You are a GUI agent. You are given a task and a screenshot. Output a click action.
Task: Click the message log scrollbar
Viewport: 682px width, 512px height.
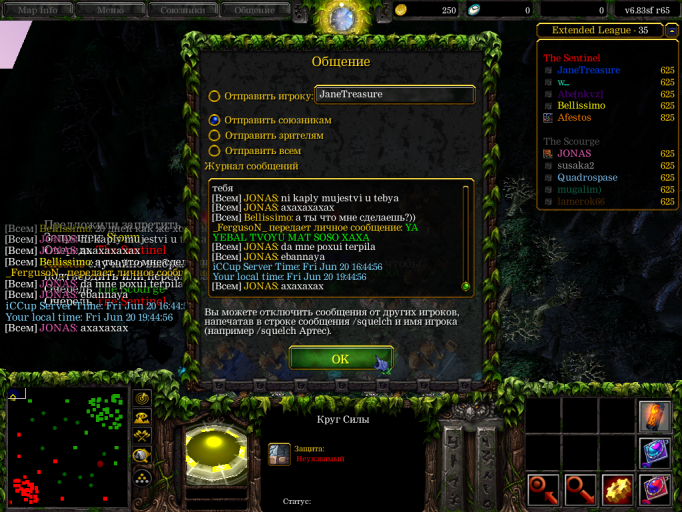click(x=466, y=237)
